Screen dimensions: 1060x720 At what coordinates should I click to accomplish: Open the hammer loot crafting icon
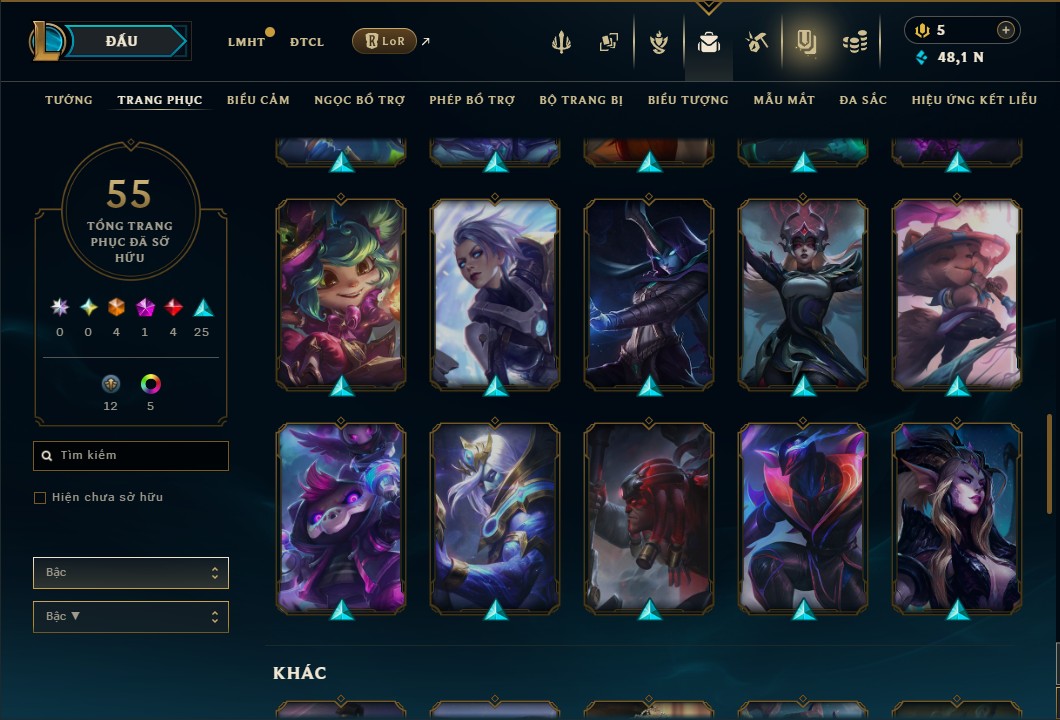[x=756, y=42]
